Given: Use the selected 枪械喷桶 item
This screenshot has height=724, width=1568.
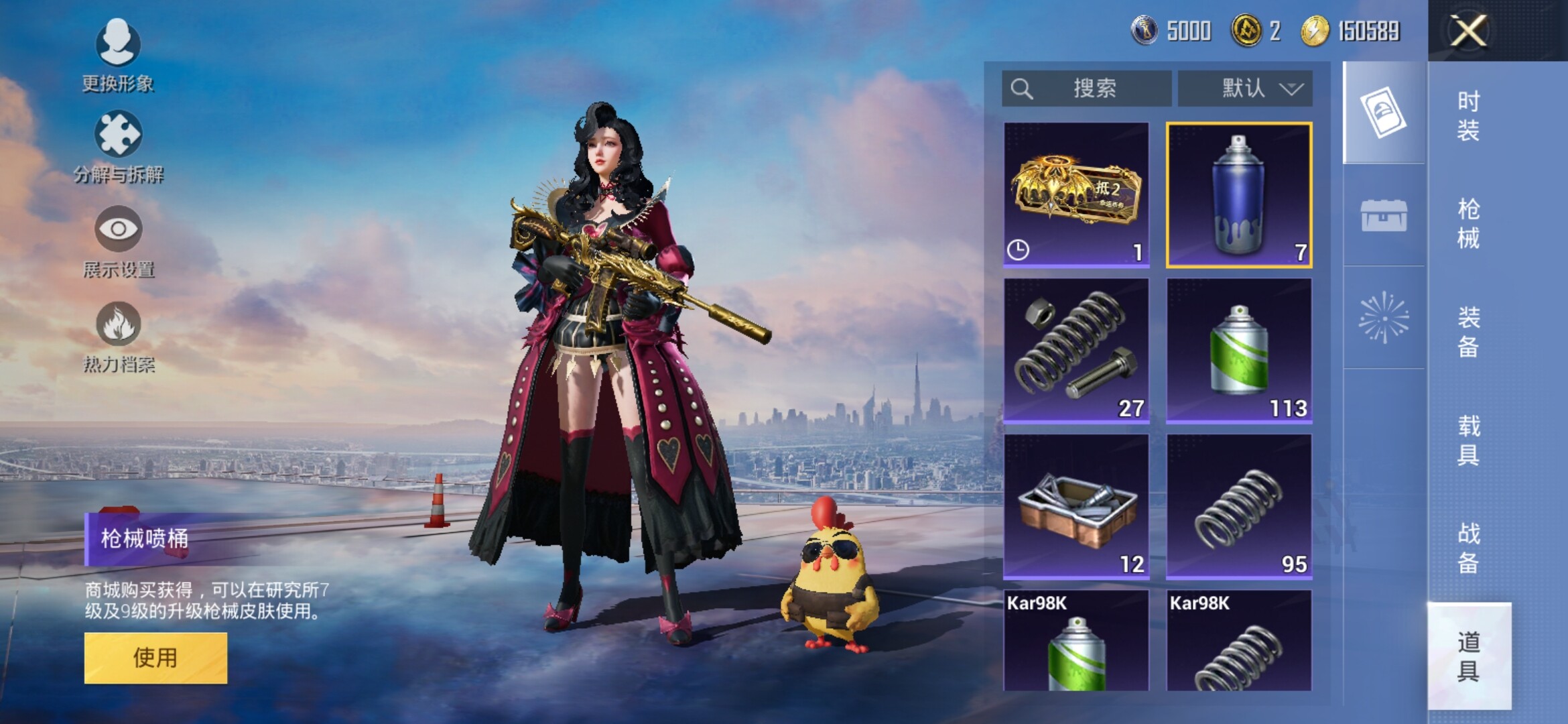Looking at the screenshot, I should pyautogui.click(x=155, y=658).
